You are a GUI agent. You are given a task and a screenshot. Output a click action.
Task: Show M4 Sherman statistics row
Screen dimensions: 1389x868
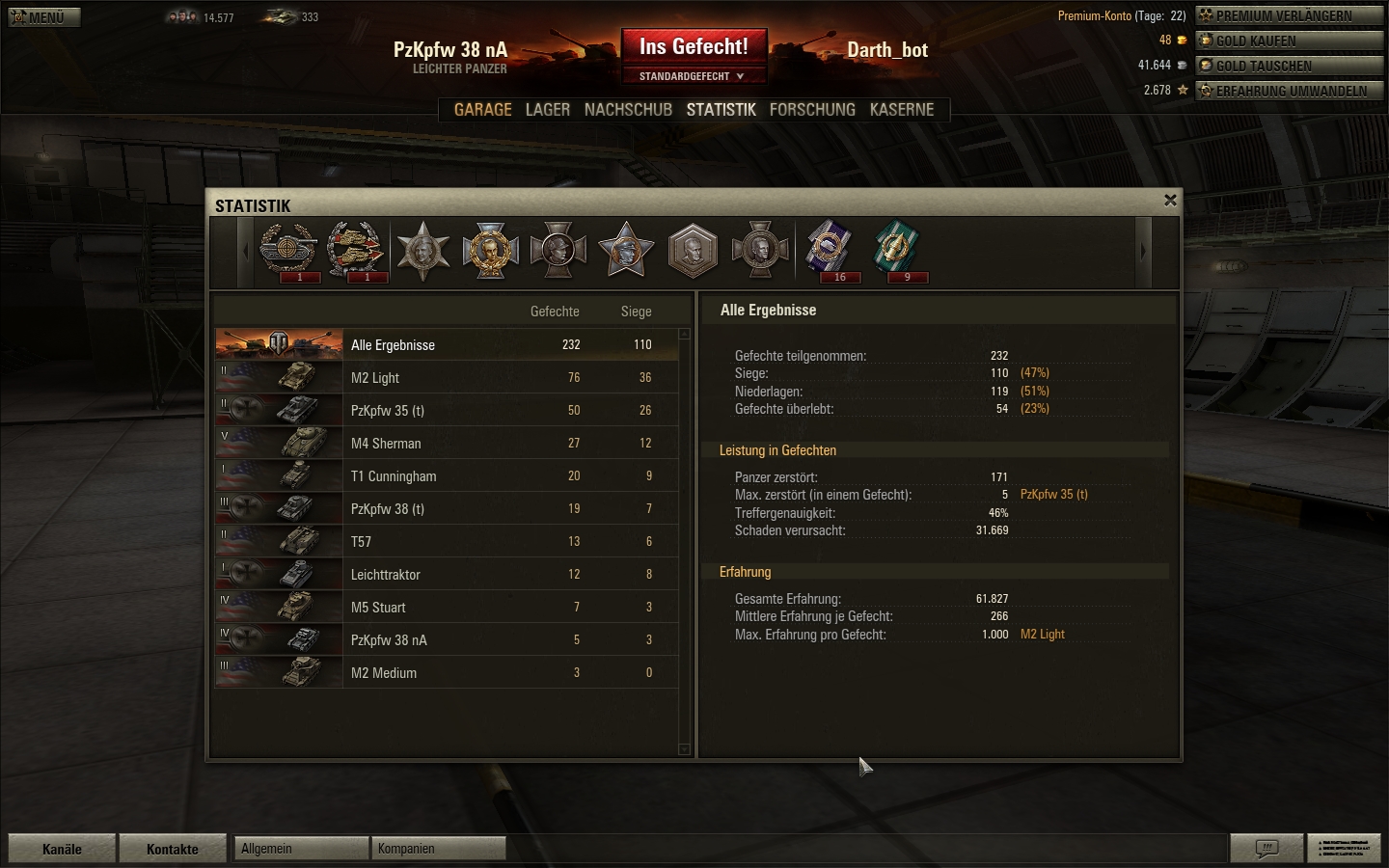point(446,444)
